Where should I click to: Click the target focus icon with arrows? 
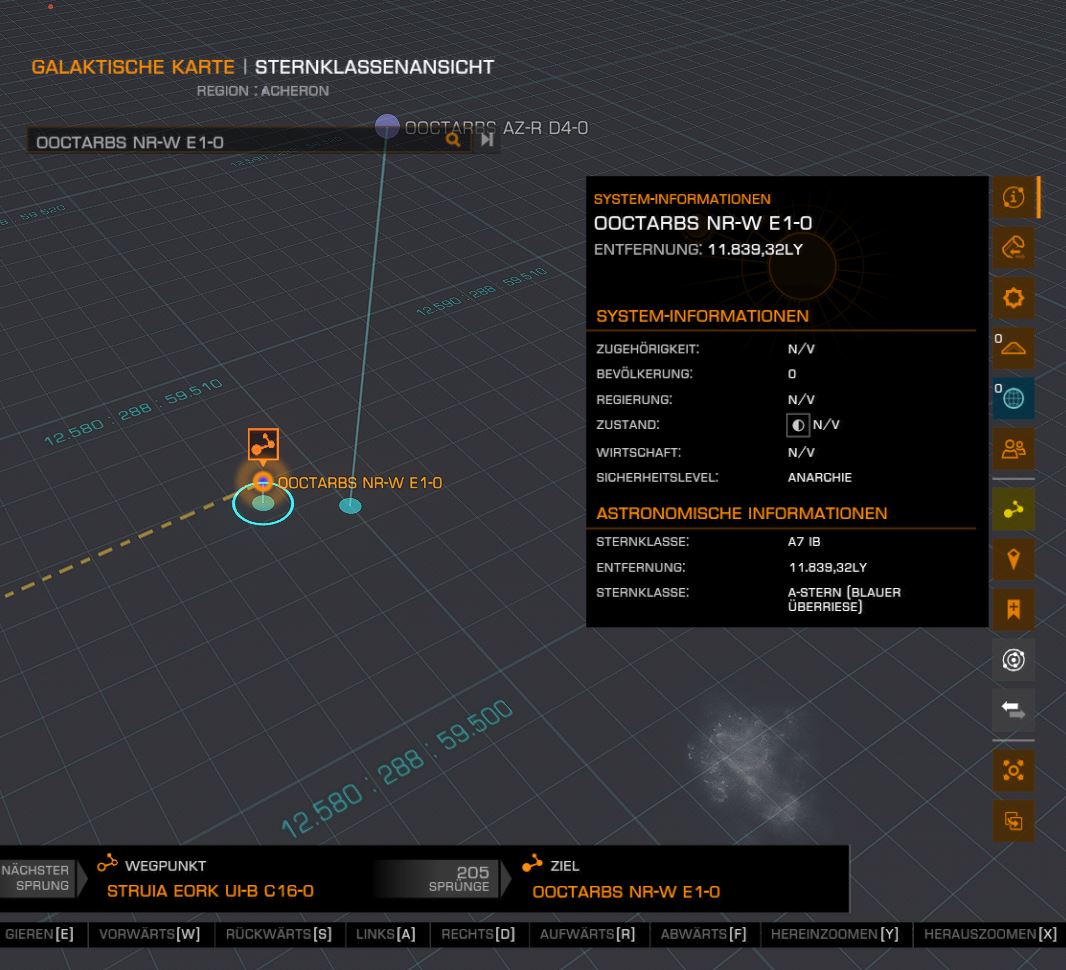(x=1014, y=771)
